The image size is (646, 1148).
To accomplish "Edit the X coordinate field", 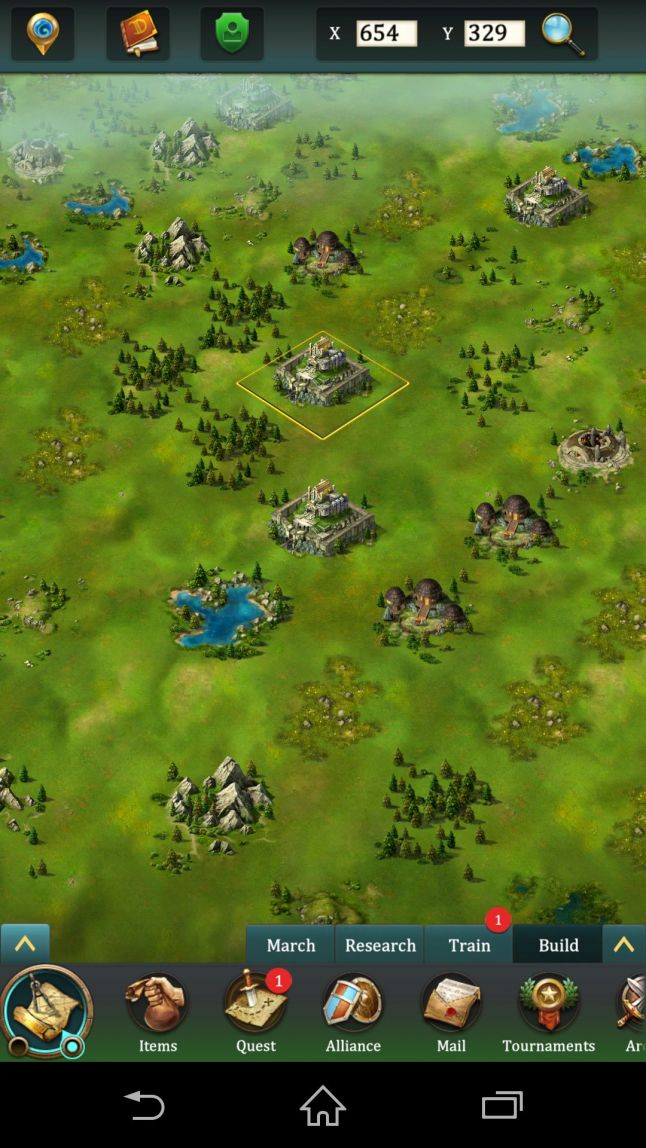I will coord(386,34).
